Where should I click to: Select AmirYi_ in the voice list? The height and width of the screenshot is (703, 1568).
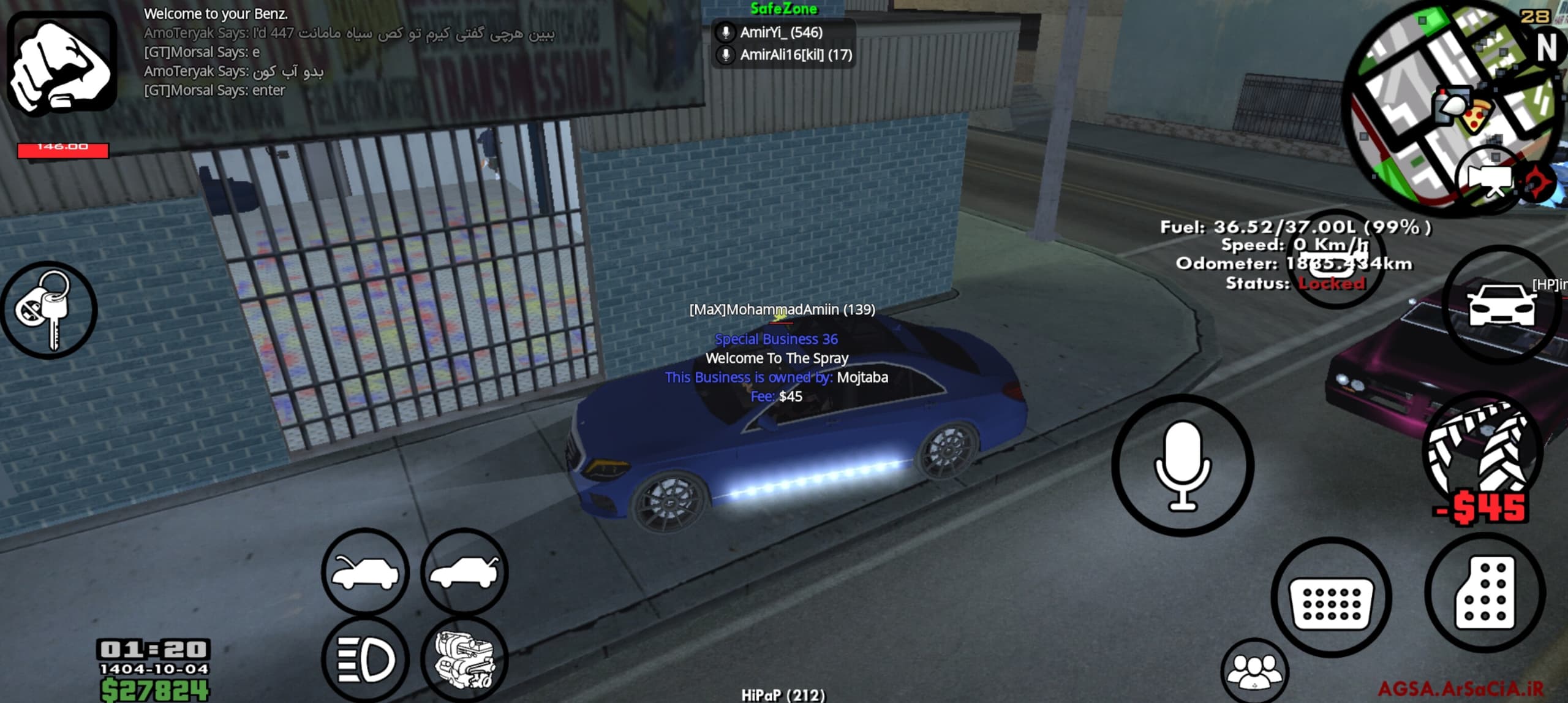[782, 32]
